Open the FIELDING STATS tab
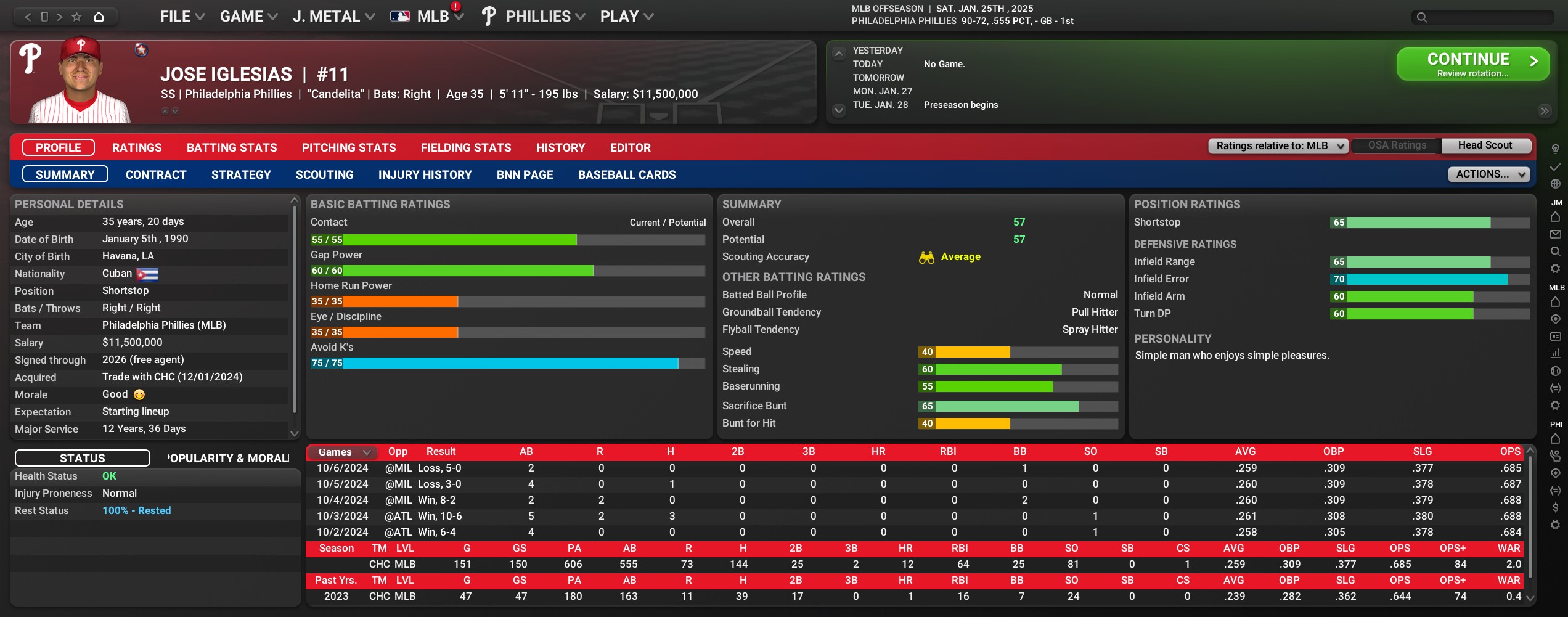 (x=466, y=148)
